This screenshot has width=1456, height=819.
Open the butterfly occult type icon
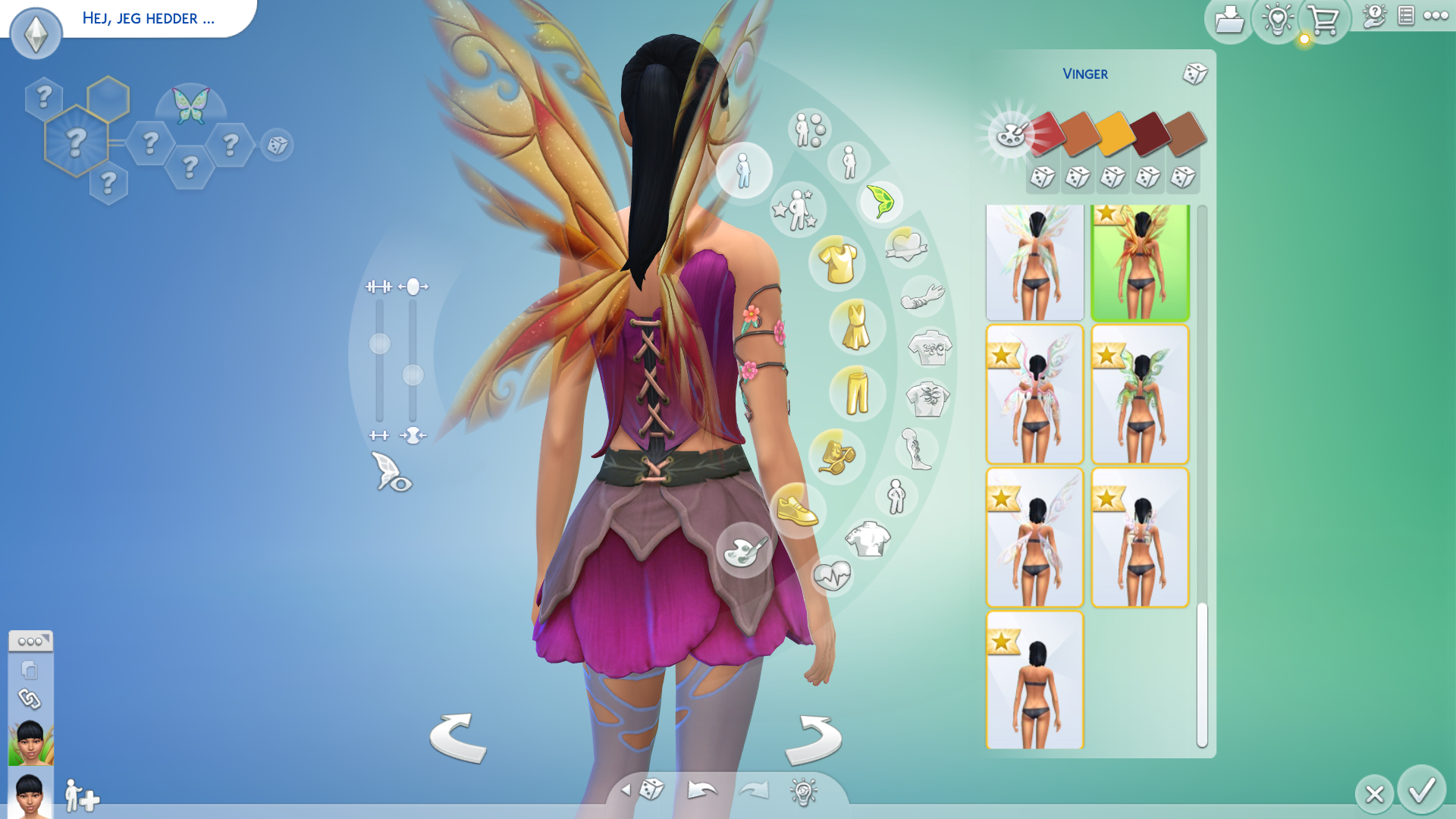click(x=190, y=105)
